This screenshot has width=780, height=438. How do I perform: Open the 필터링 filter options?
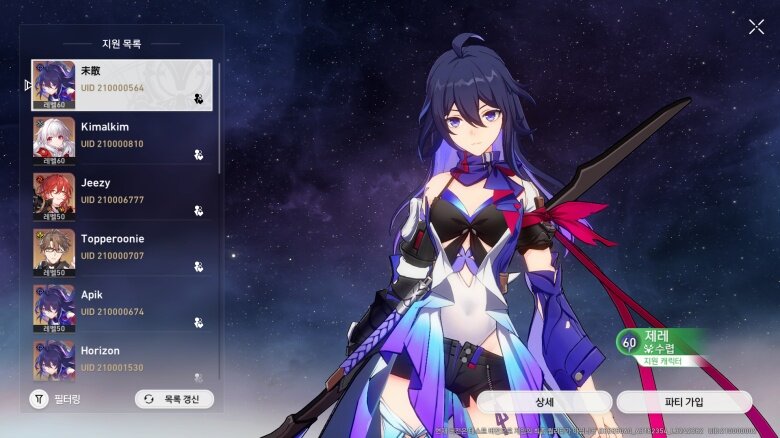click(x=55, y=399)
